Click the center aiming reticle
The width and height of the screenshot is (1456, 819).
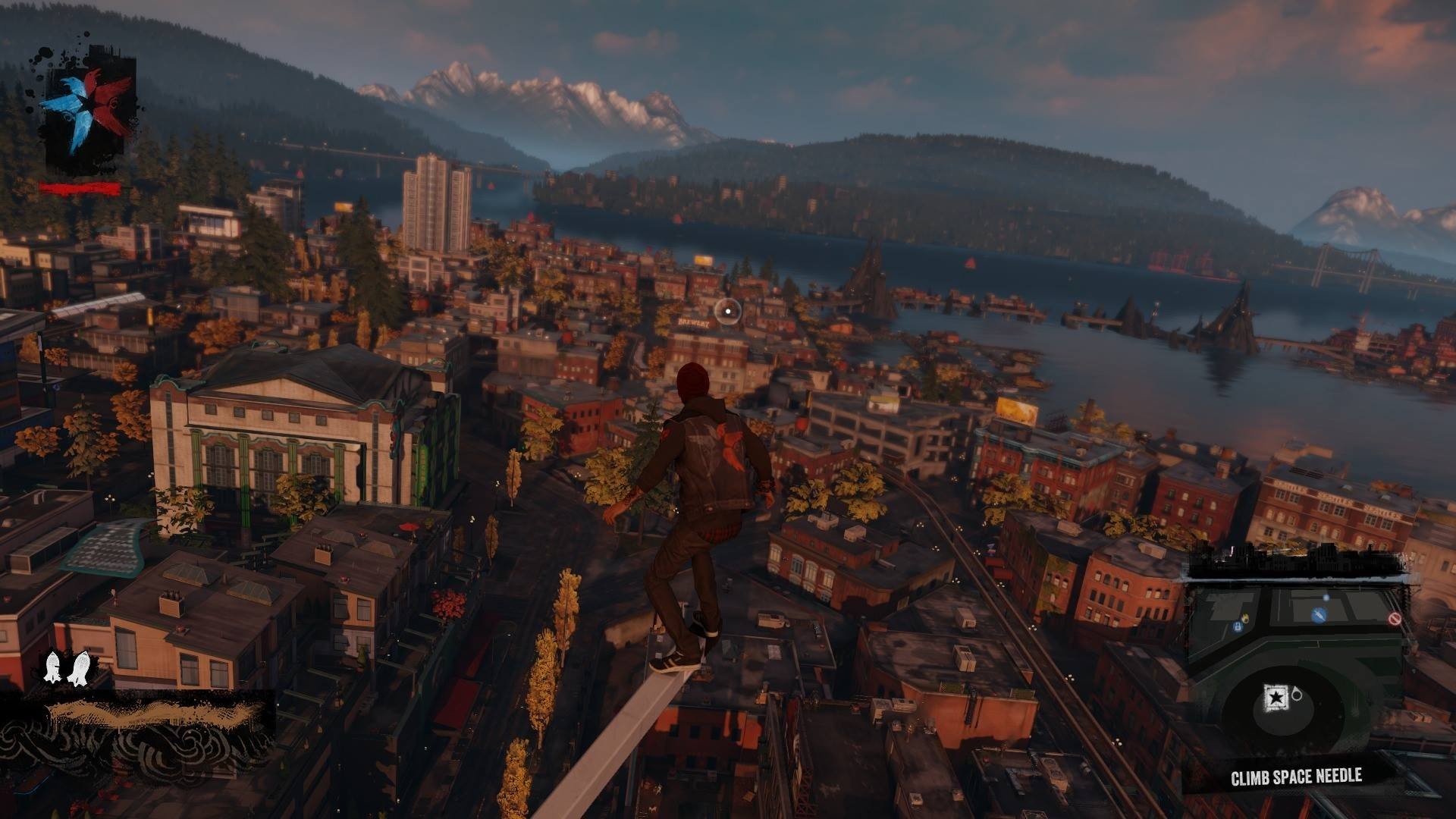pyautogui.click(x=726, y=309)
